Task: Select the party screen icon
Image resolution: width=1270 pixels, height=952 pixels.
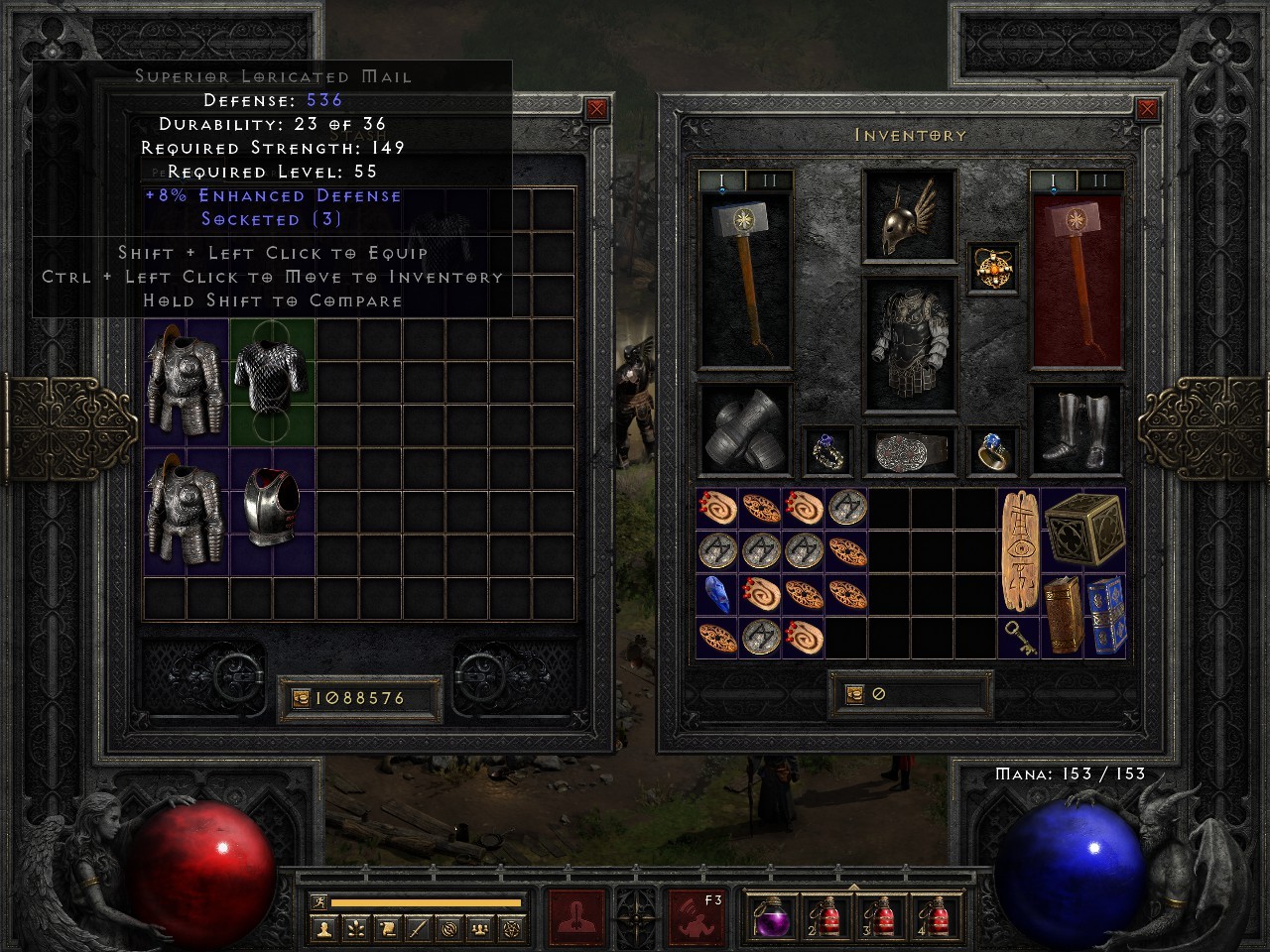Action: [480, 927]
